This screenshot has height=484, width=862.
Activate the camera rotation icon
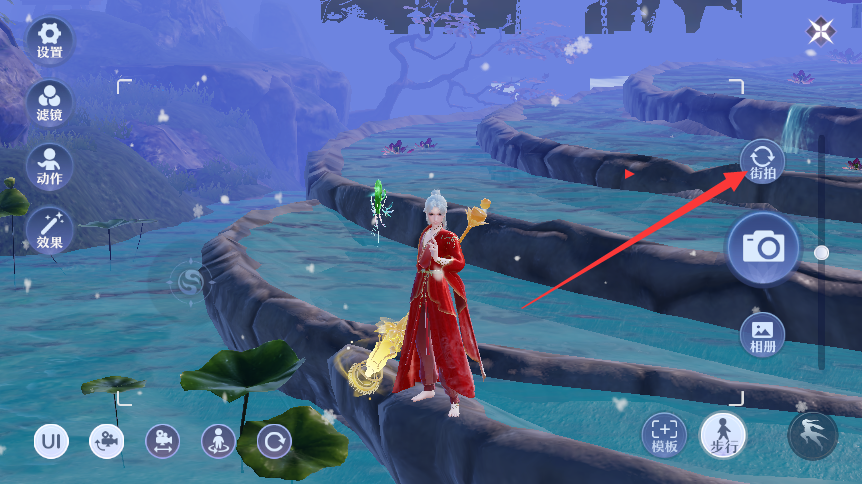pos(107,441)
